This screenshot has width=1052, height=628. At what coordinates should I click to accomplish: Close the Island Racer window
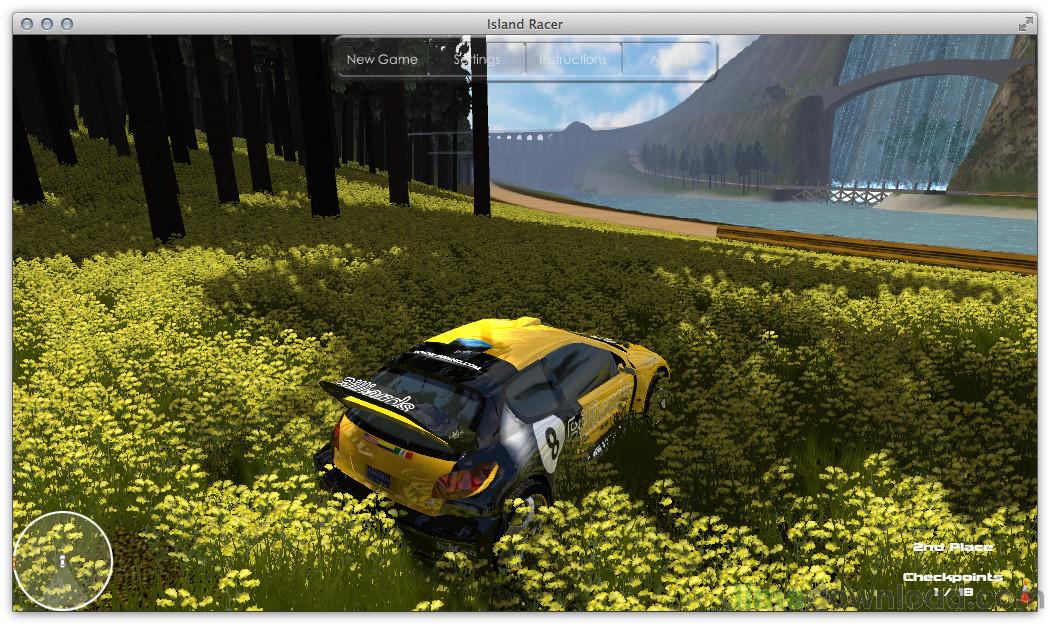[x=27, y=24]
